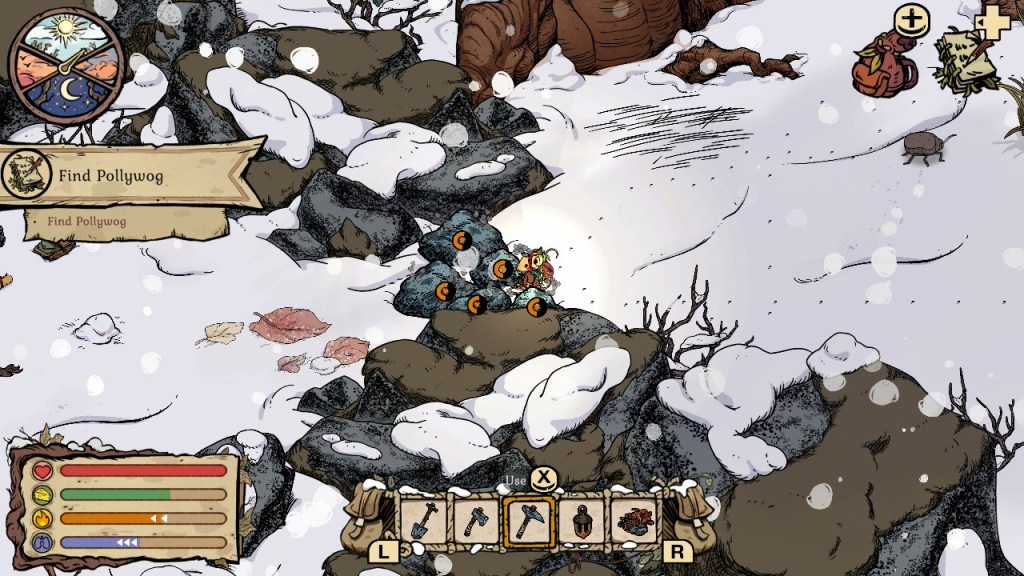
Task: Select the red berries pile slot
Action: click(x=632, y=520)
